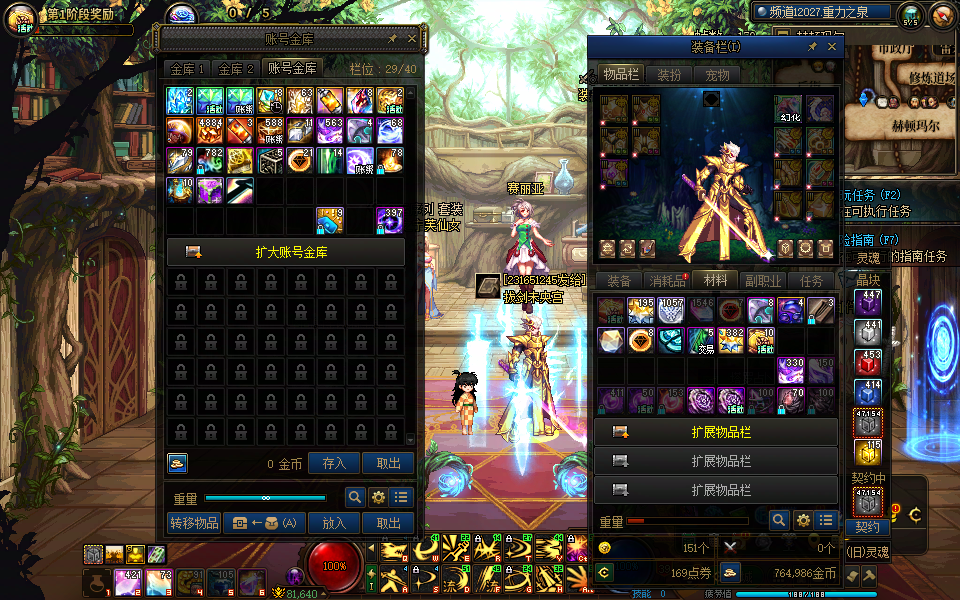
Task: Click the inventory gear settings button
Action: [802, 521]
